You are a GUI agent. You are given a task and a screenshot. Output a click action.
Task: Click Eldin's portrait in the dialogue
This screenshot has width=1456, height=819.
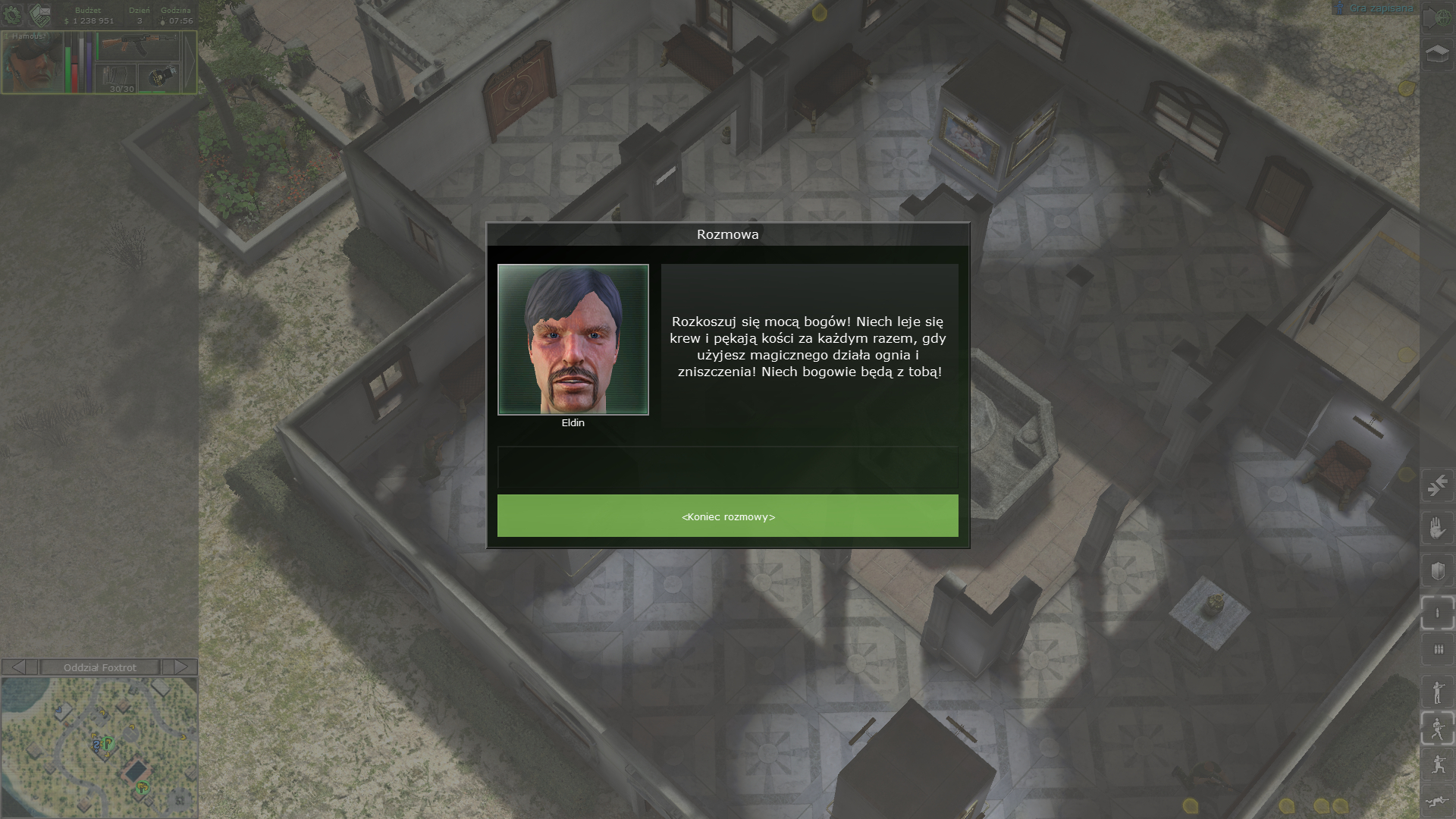573,340
